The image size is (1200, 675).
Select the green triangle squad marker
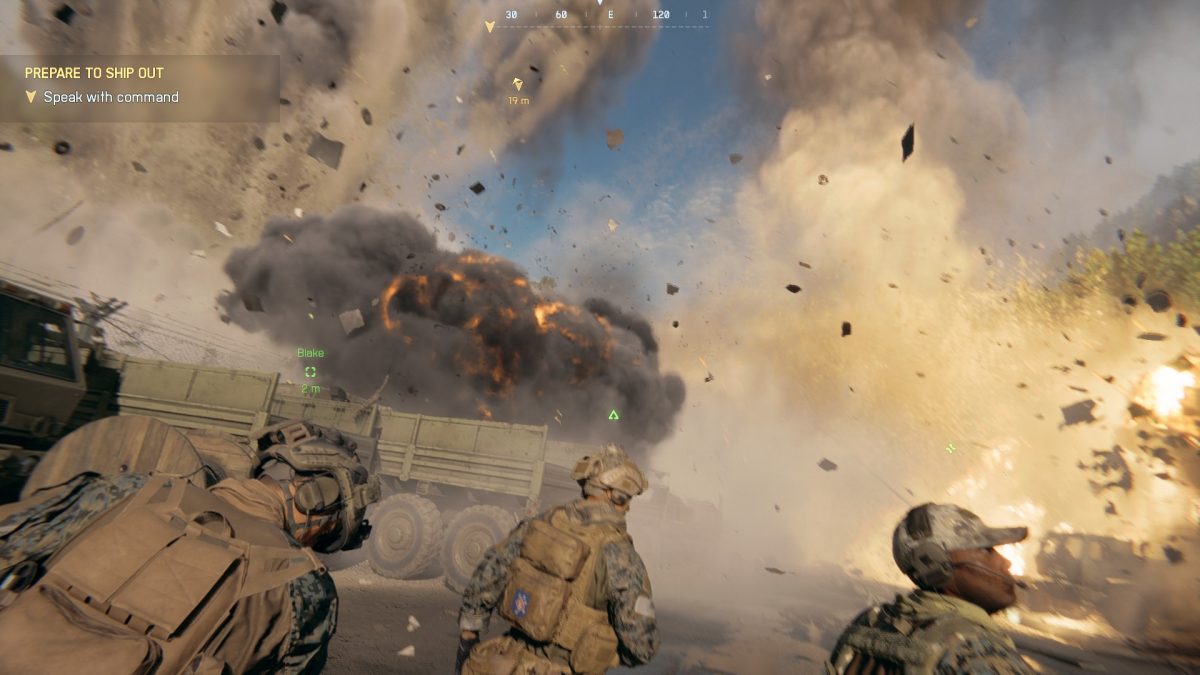(x=613, y=414)
